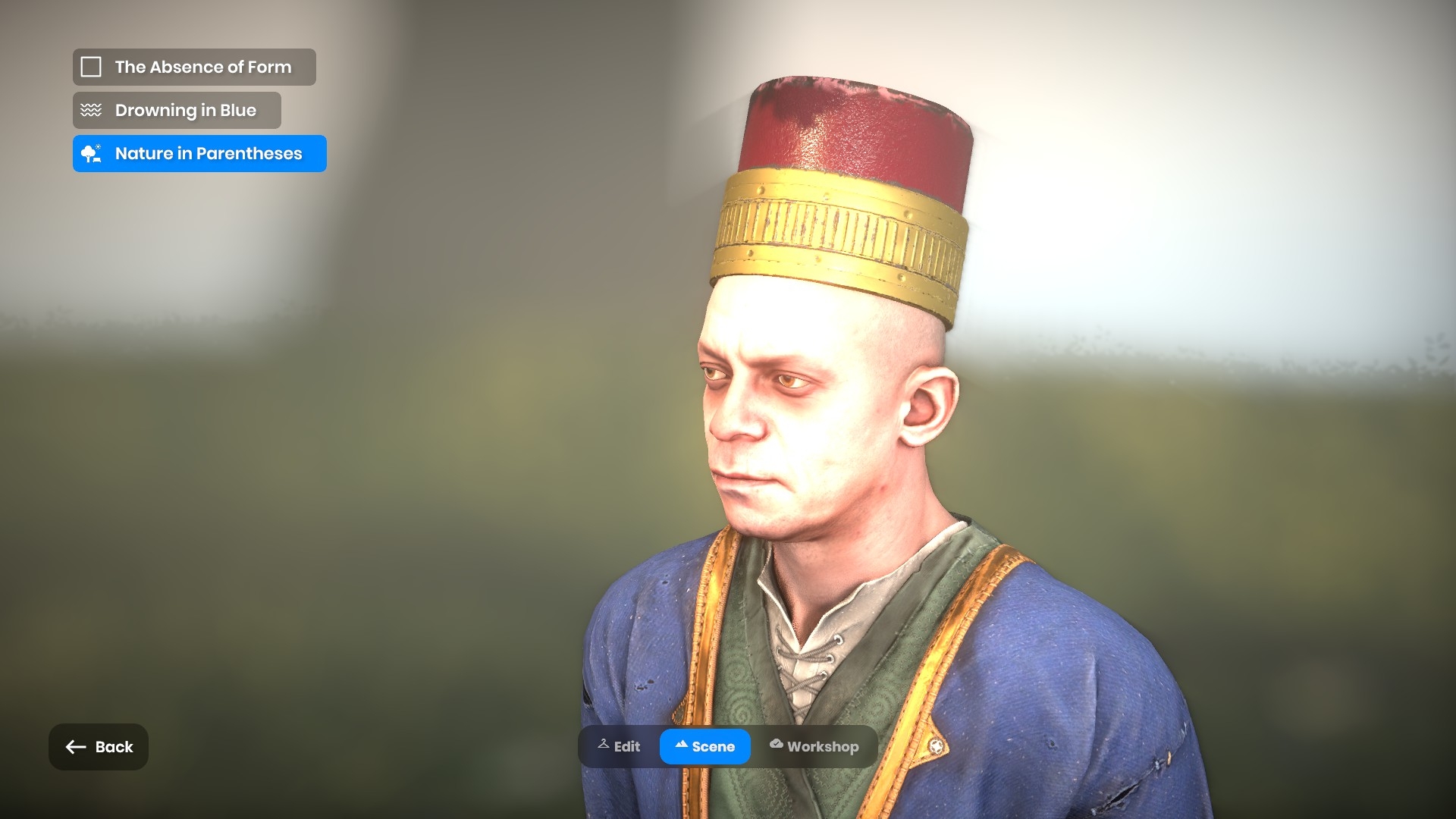Switch to the Edit tab
The height and width of the screenshot is (819, 1456).
click(x=619, y=747)
